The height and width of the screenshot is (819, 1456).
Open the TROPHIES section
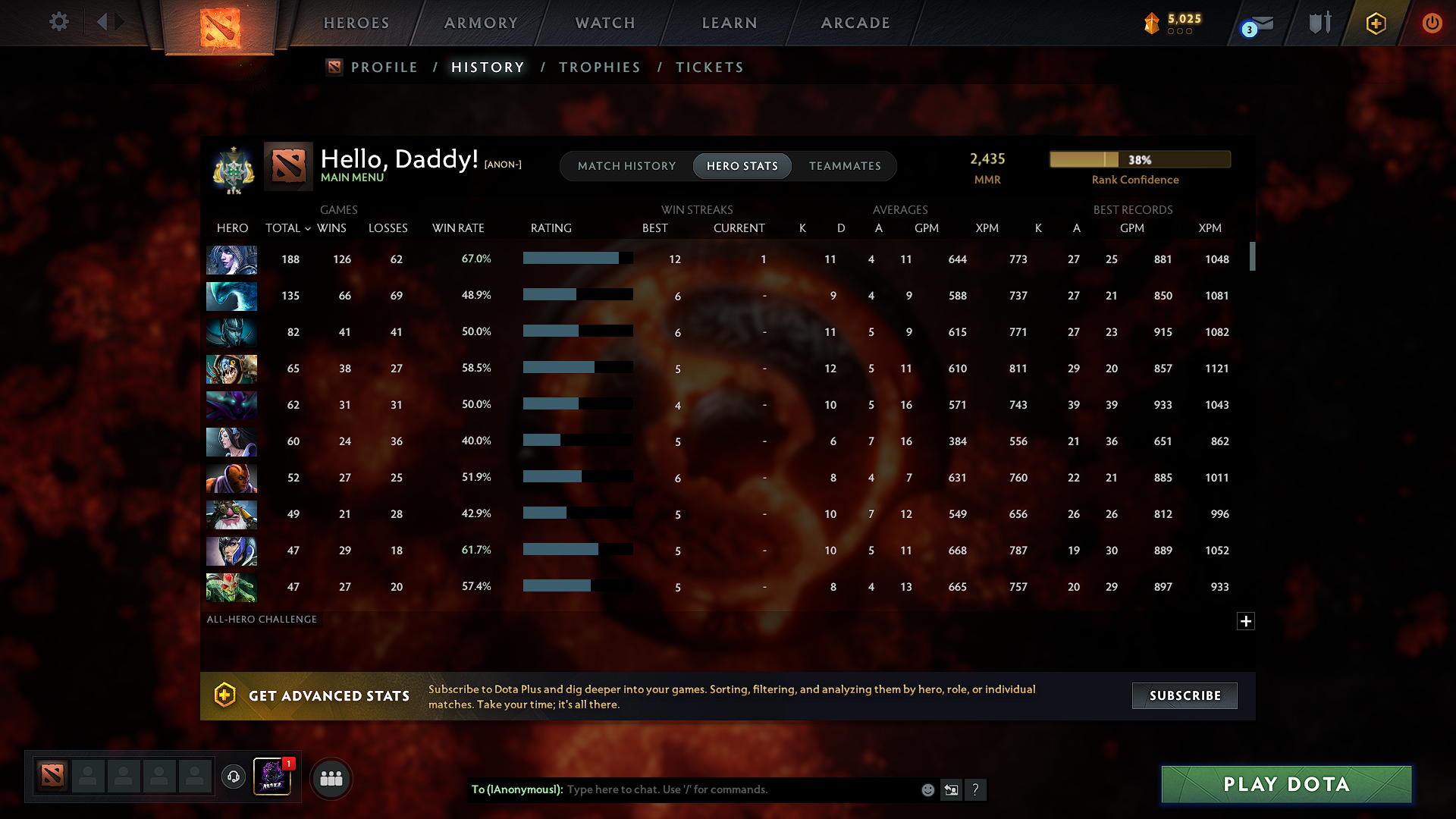pyautogui.click(x=599, y=67)
